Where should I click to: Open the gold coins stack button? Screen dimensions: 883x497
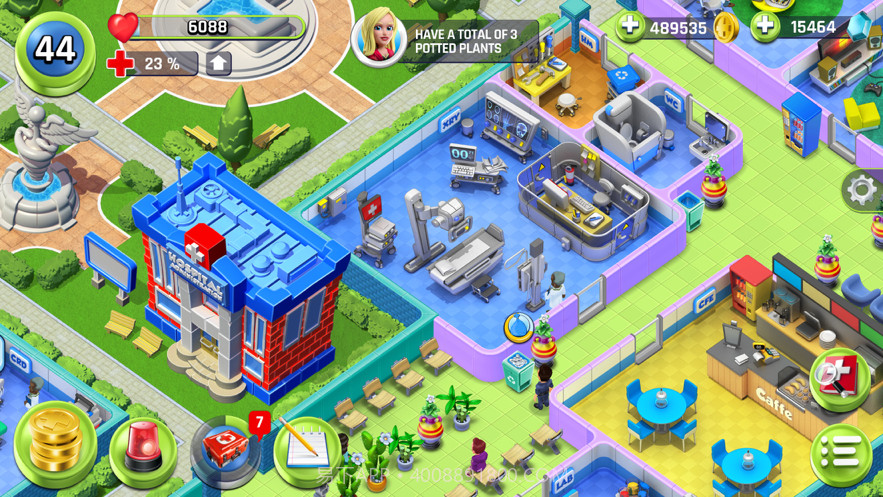[57, 443]
